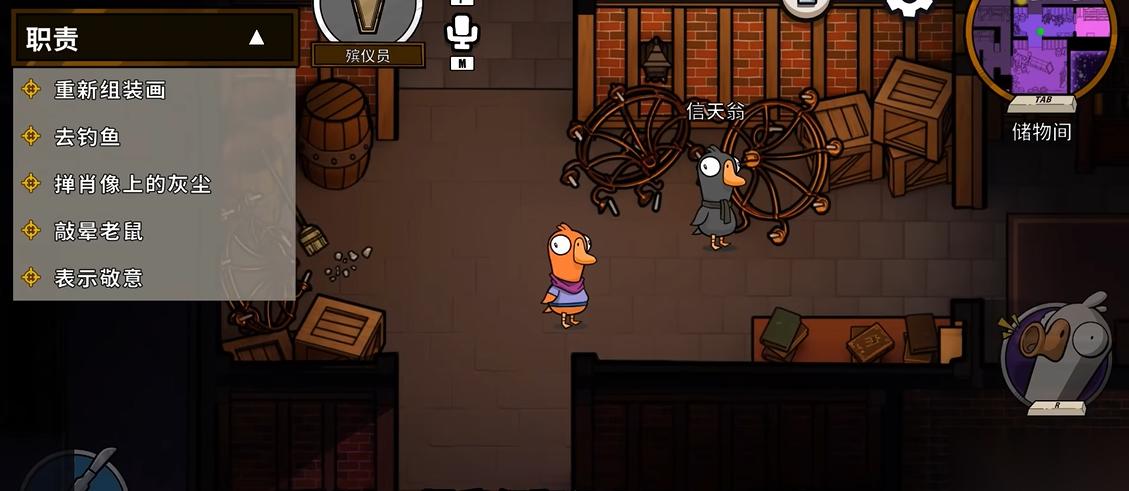Open the 殡仪员 role badge
The height and width of the screenshot is (491, 1129).
[x=368, y=28]
